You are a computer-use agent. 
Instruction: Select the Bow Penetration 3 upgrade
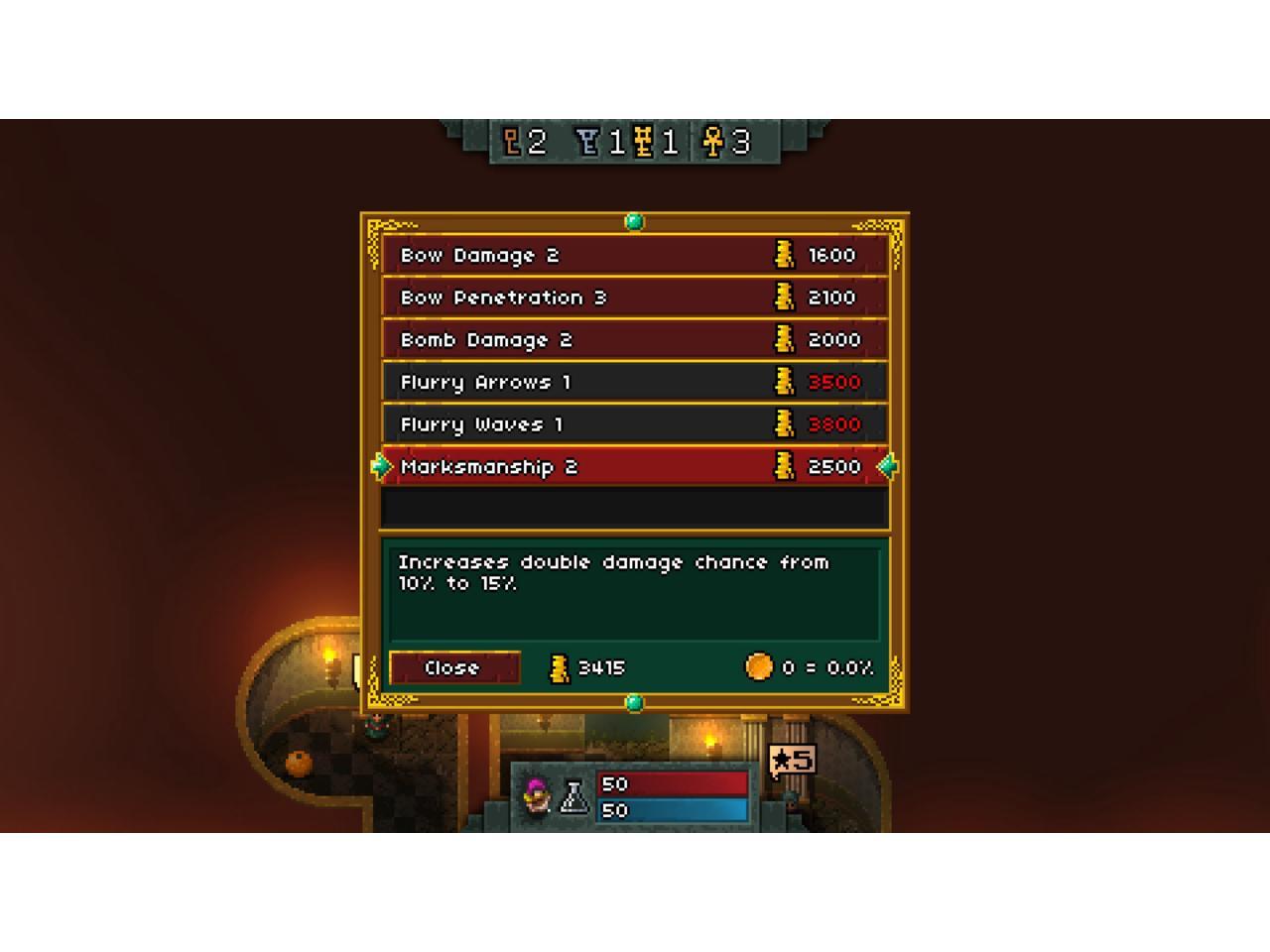click(x=634, y=297)
